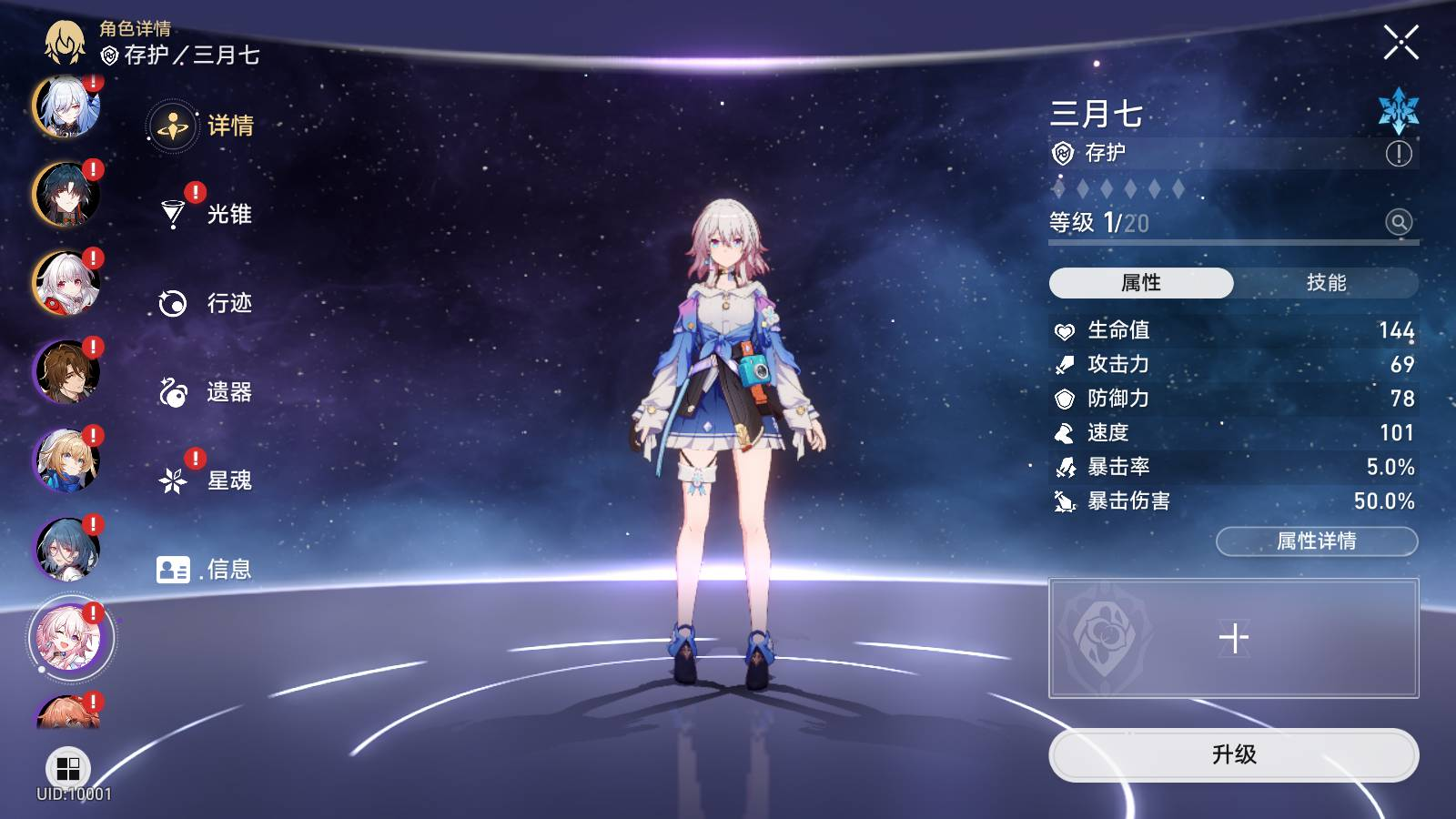Select the brown-haired male character portrait
The height and width of the screenshot is (819, 1456).
point(66,371)
